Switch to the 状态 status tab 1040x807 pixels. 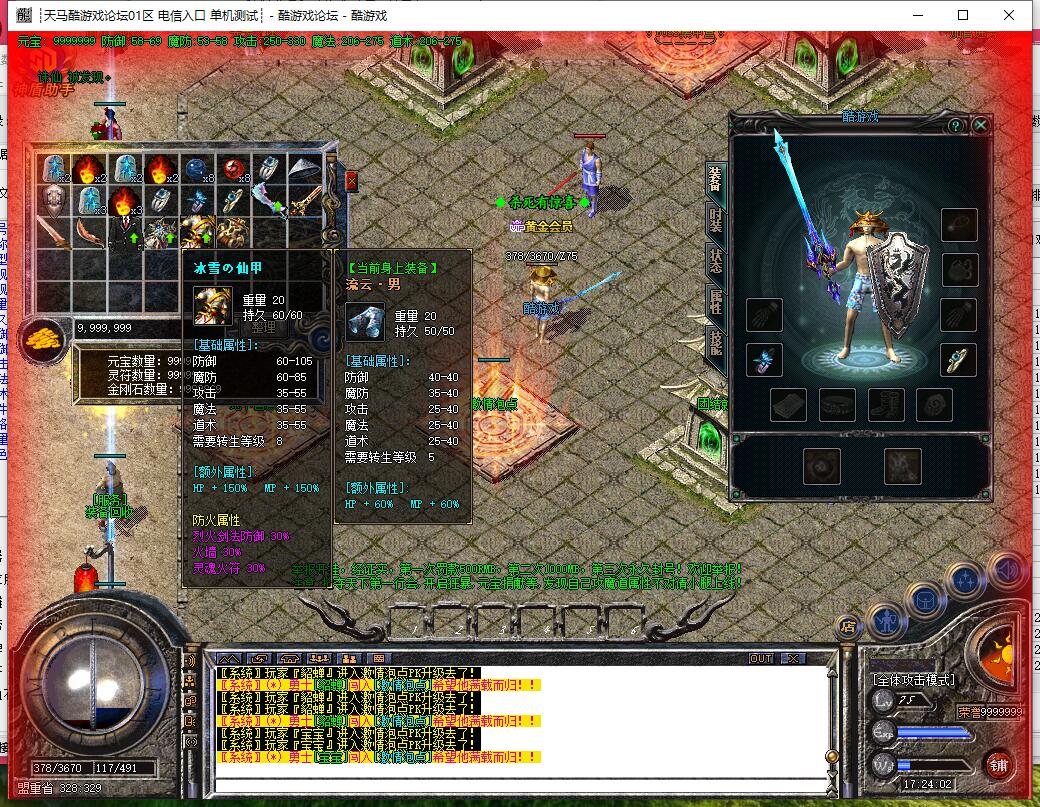716,260
